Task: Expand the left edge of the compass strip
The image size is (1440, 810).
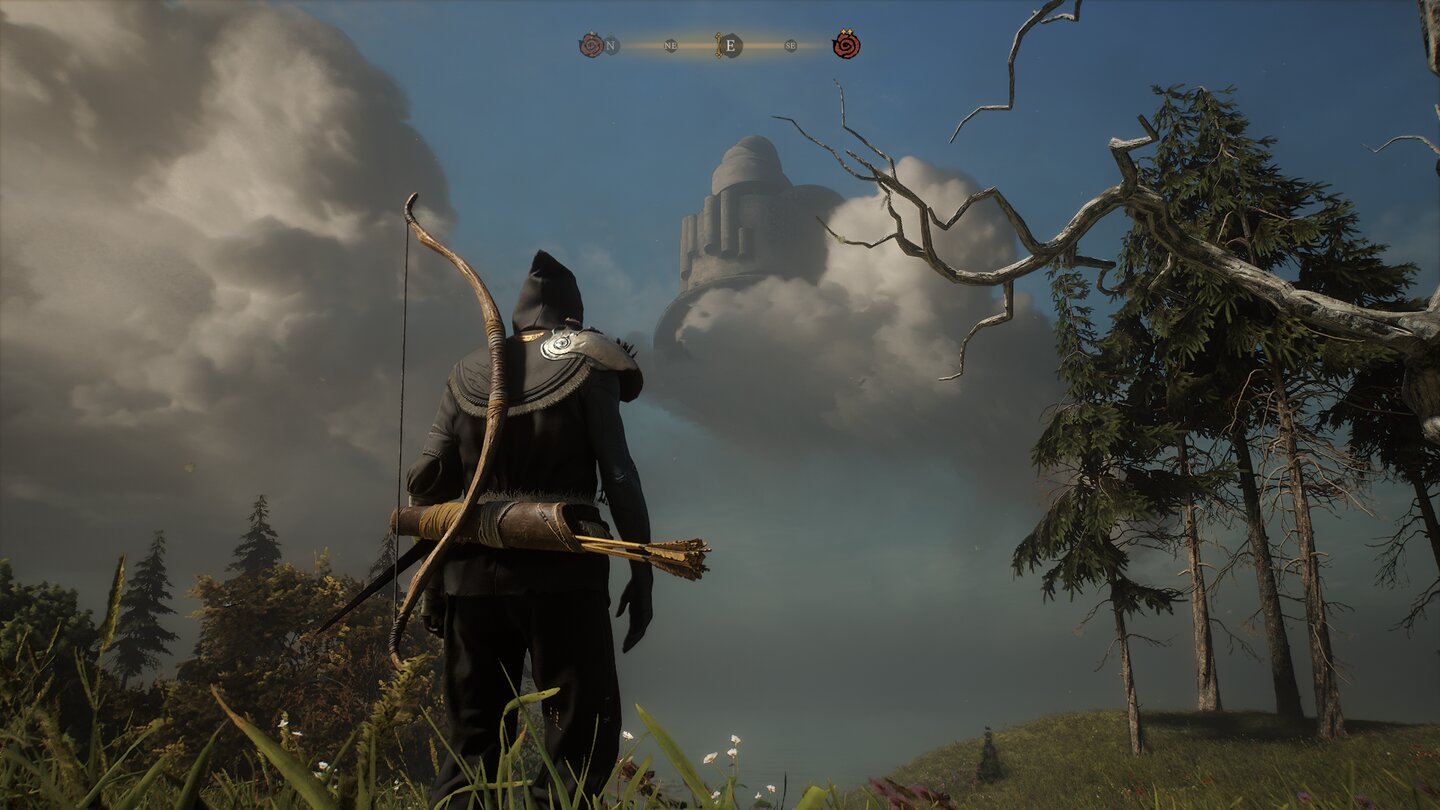Action: (x=620, y=45)
